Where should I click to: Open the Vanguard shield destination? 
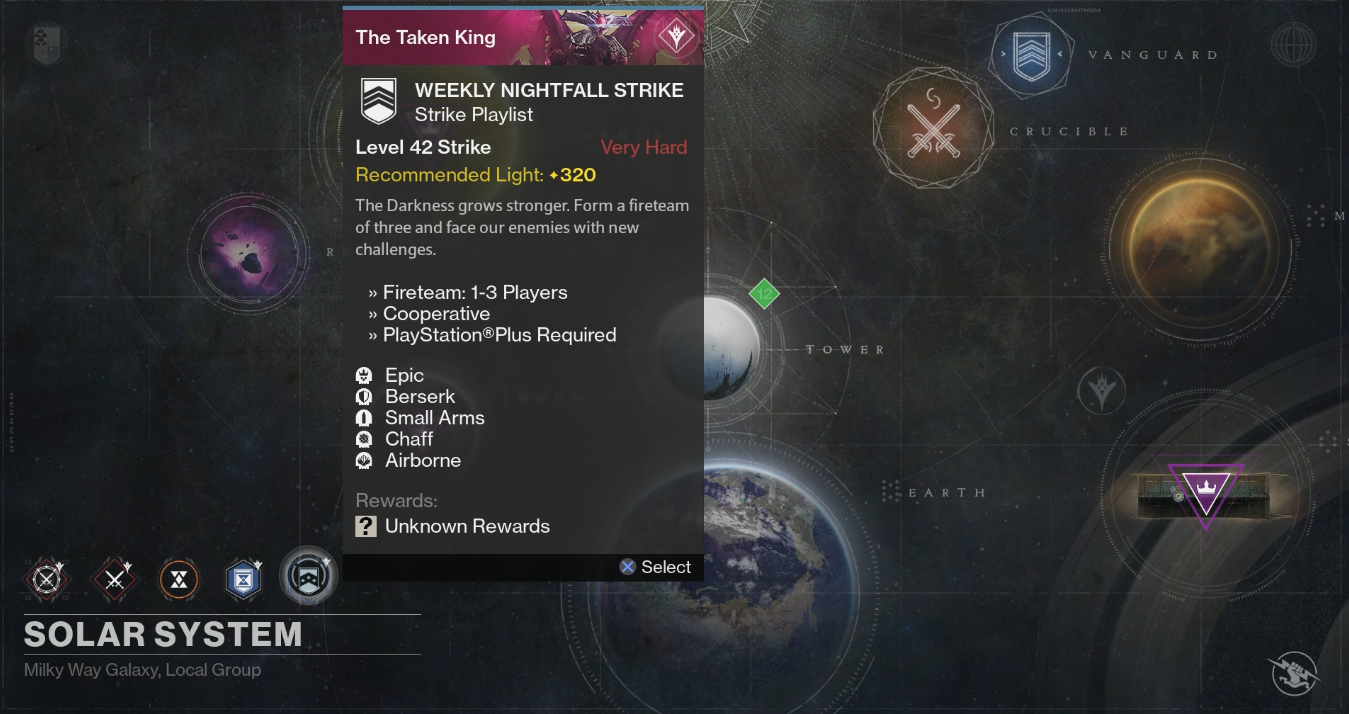click(x=1031, y=56)
